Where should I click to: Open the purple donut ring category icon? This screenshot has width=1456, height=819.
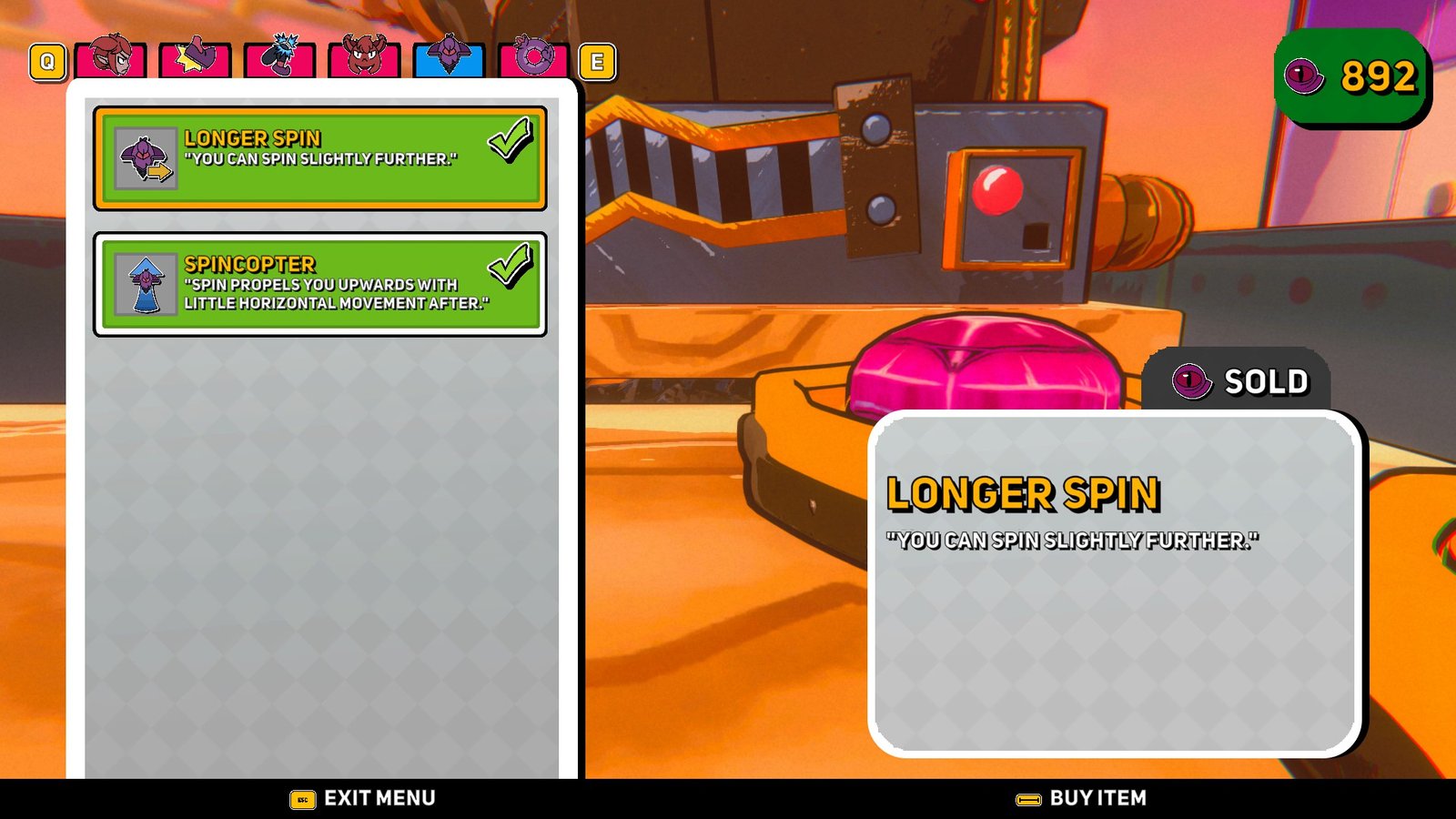[x=536, y=59]
